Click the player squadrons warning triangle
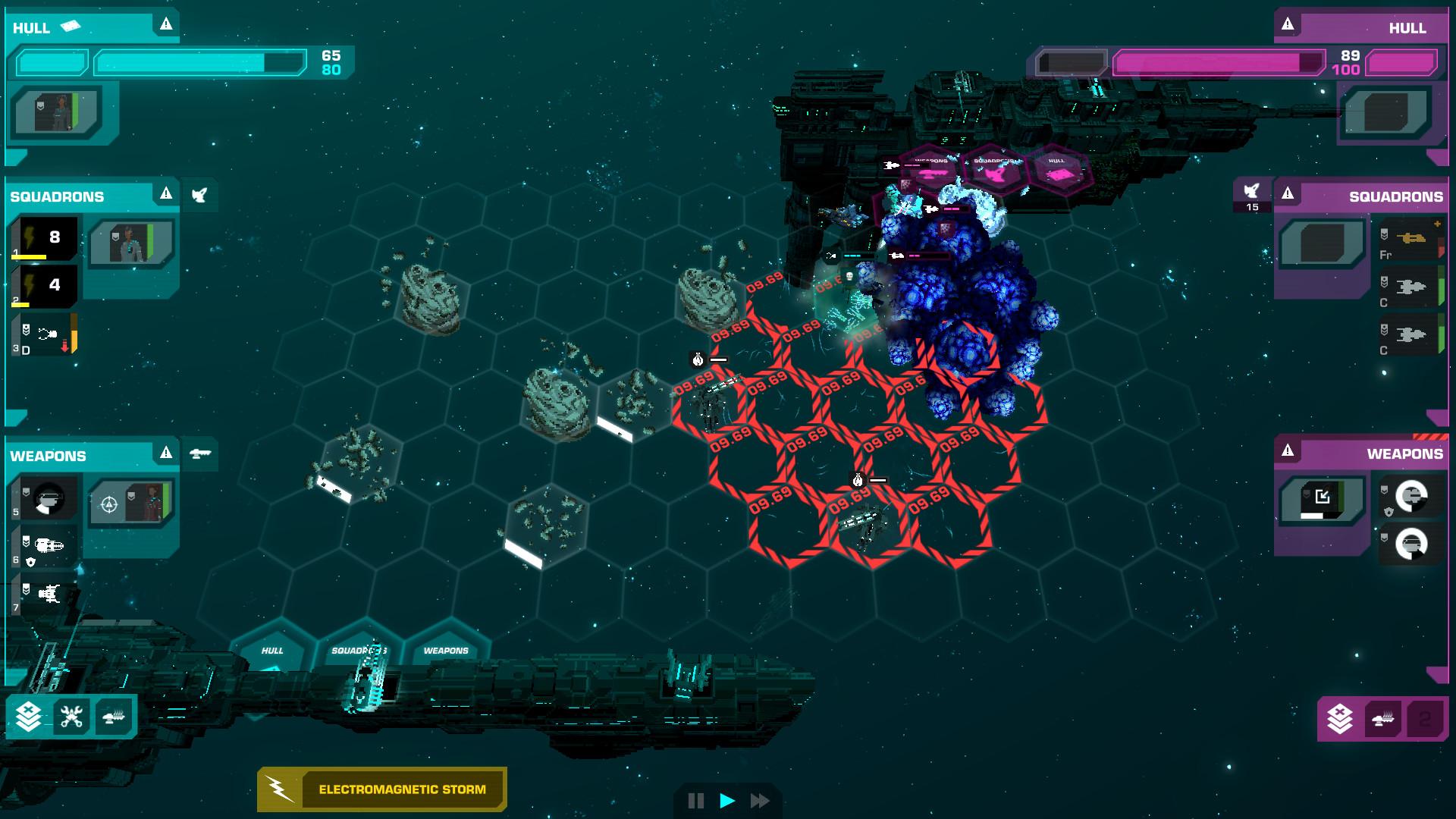The width and height of the screenshot is (1456, 819). (166, 195)
